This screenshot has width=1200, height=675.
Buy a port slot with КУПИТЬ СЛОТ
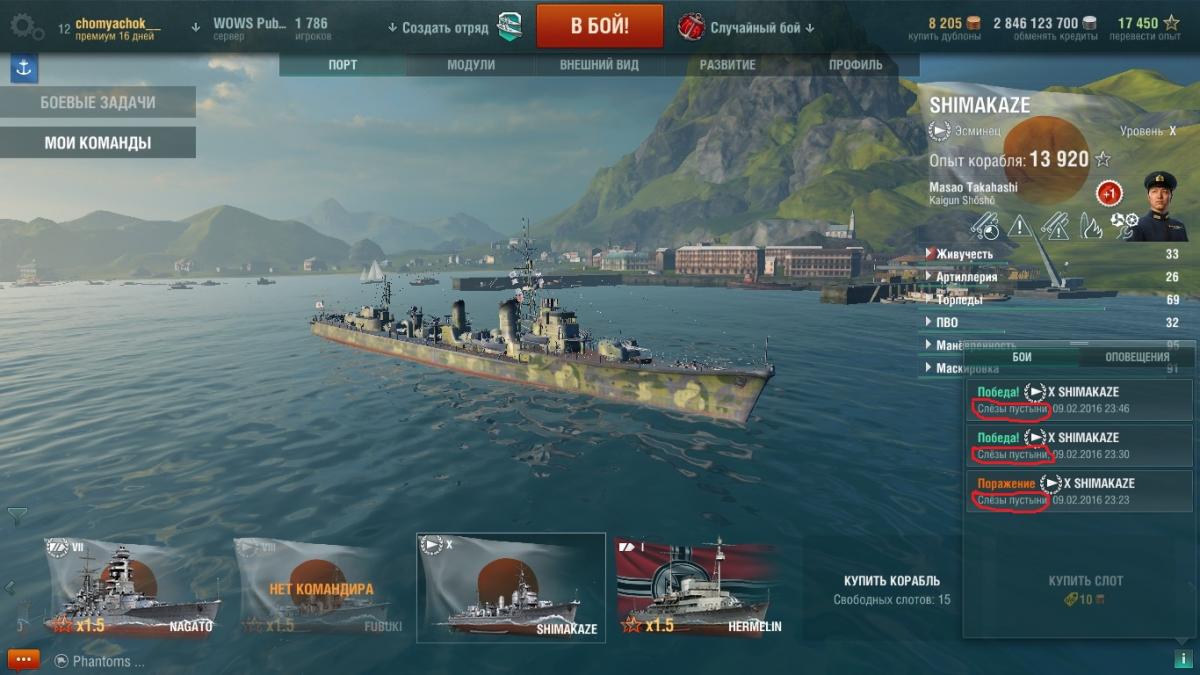click(x=1085, y=581)
